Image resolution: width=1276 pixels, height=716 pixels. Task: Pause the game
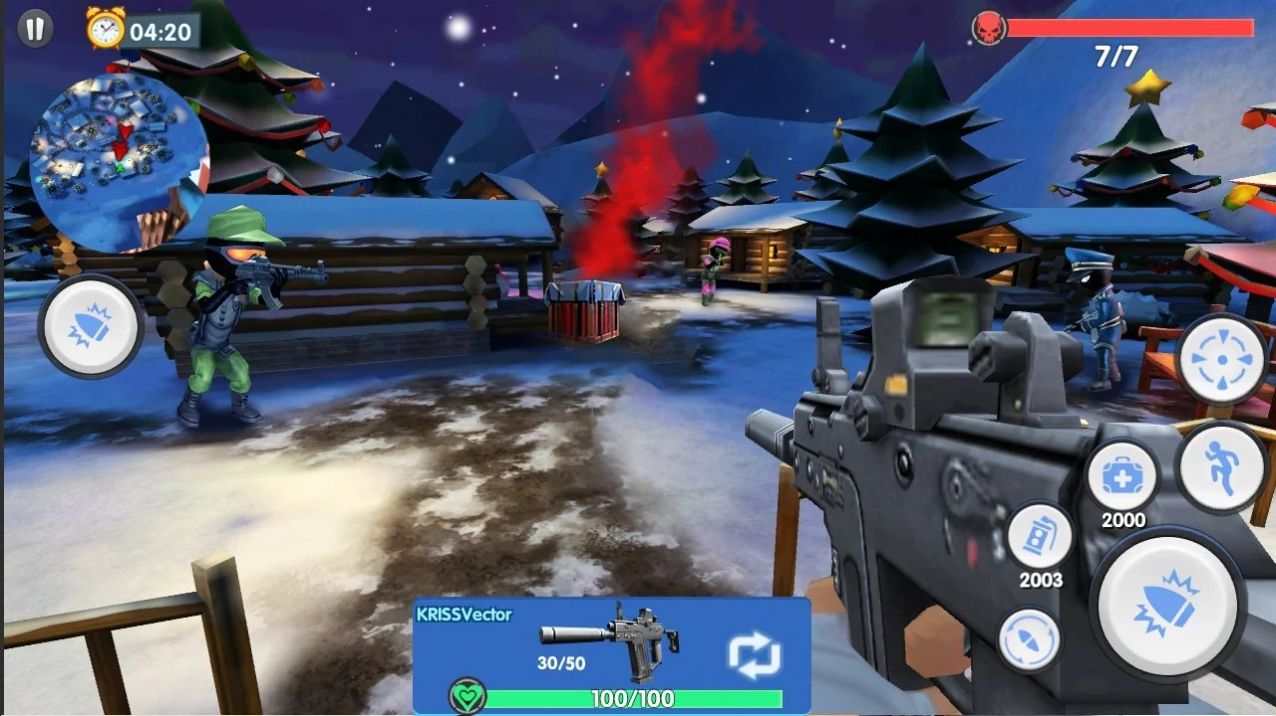[x=35, y=28]
